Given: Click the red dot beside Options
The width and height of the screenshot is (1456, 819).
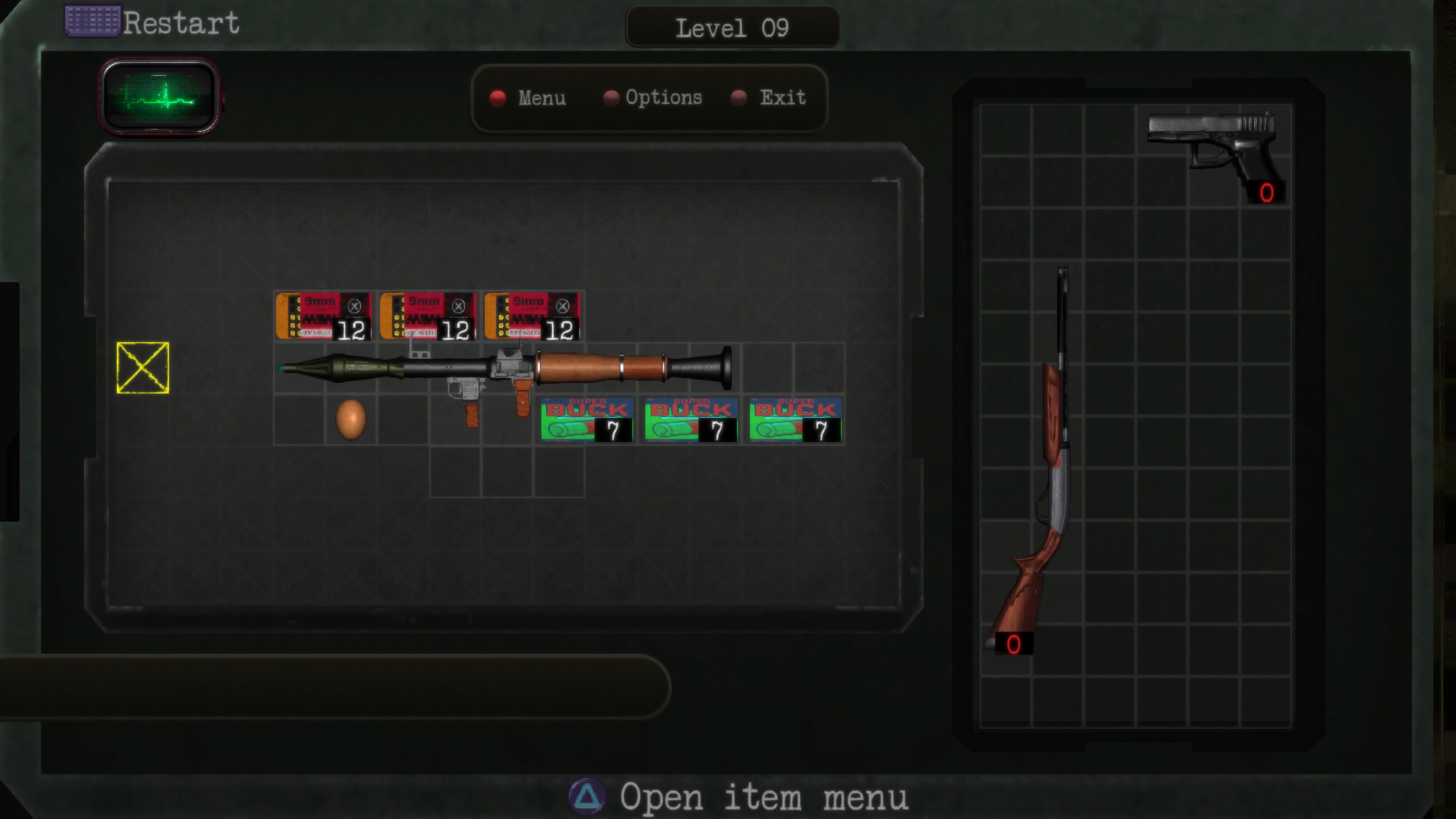Looking at the screenshot, I should point(612,98).
